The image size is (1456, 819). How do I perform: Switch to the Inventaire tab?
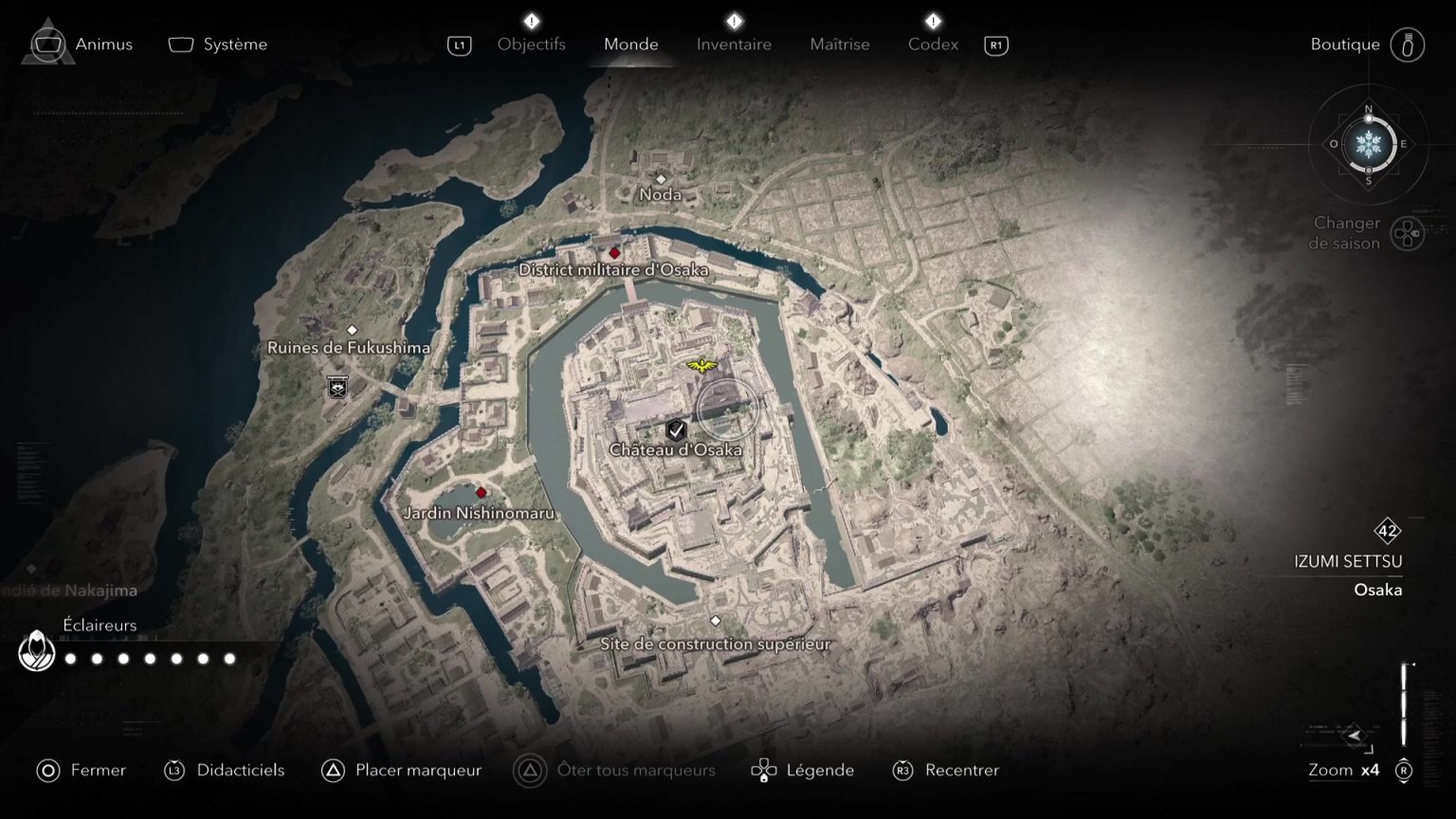734,44
